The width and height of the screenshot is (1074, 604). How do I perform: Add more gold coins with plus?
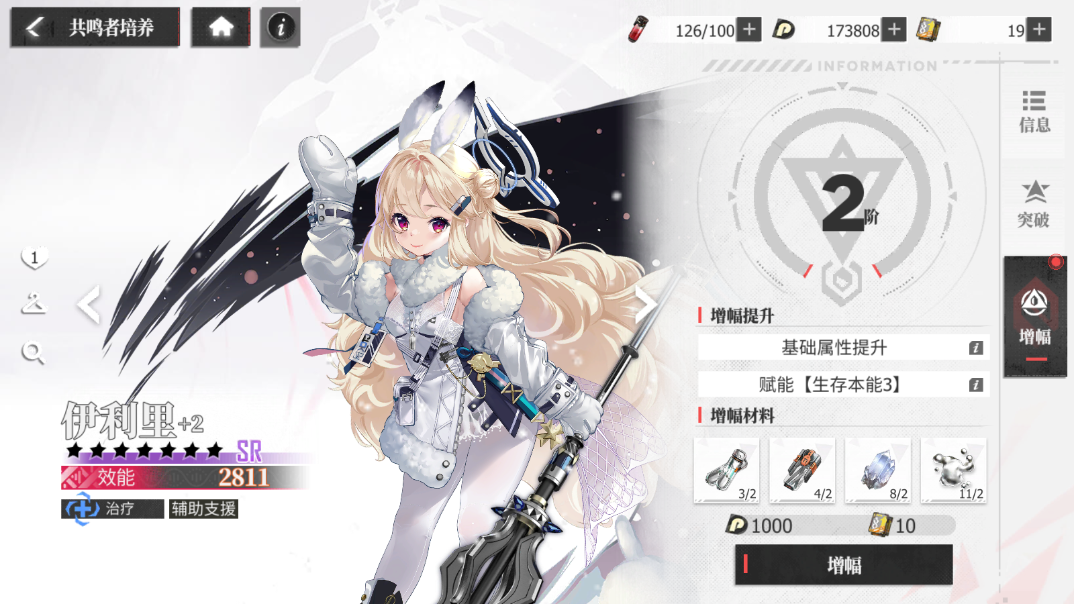click(894, 30)
